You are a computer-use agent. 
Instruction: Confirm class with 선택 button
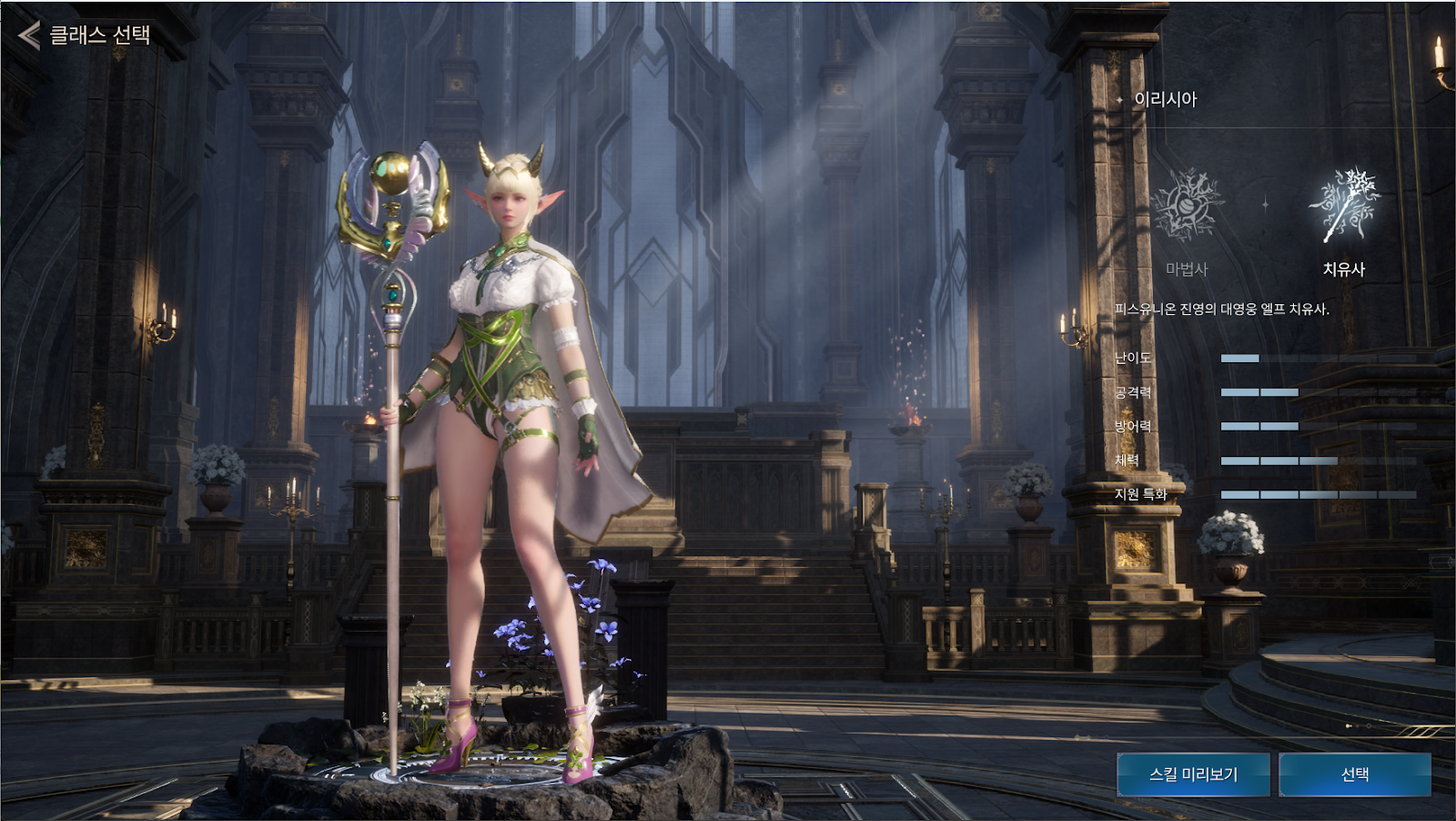pyautogui.click(x=1355, y=775)
